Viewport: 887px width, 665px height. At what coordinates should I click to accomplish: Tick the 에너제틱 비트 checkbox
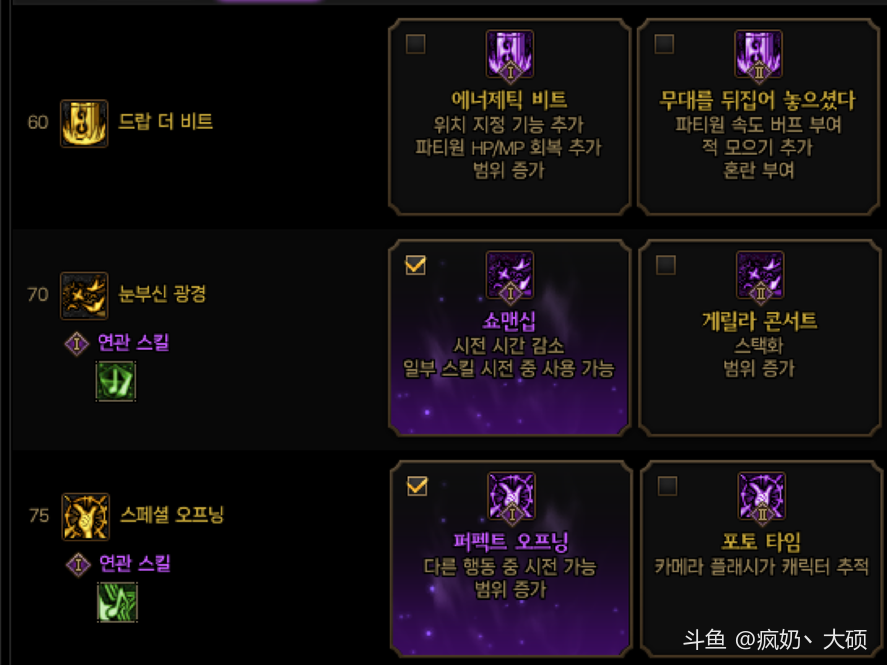click(416, 44)
